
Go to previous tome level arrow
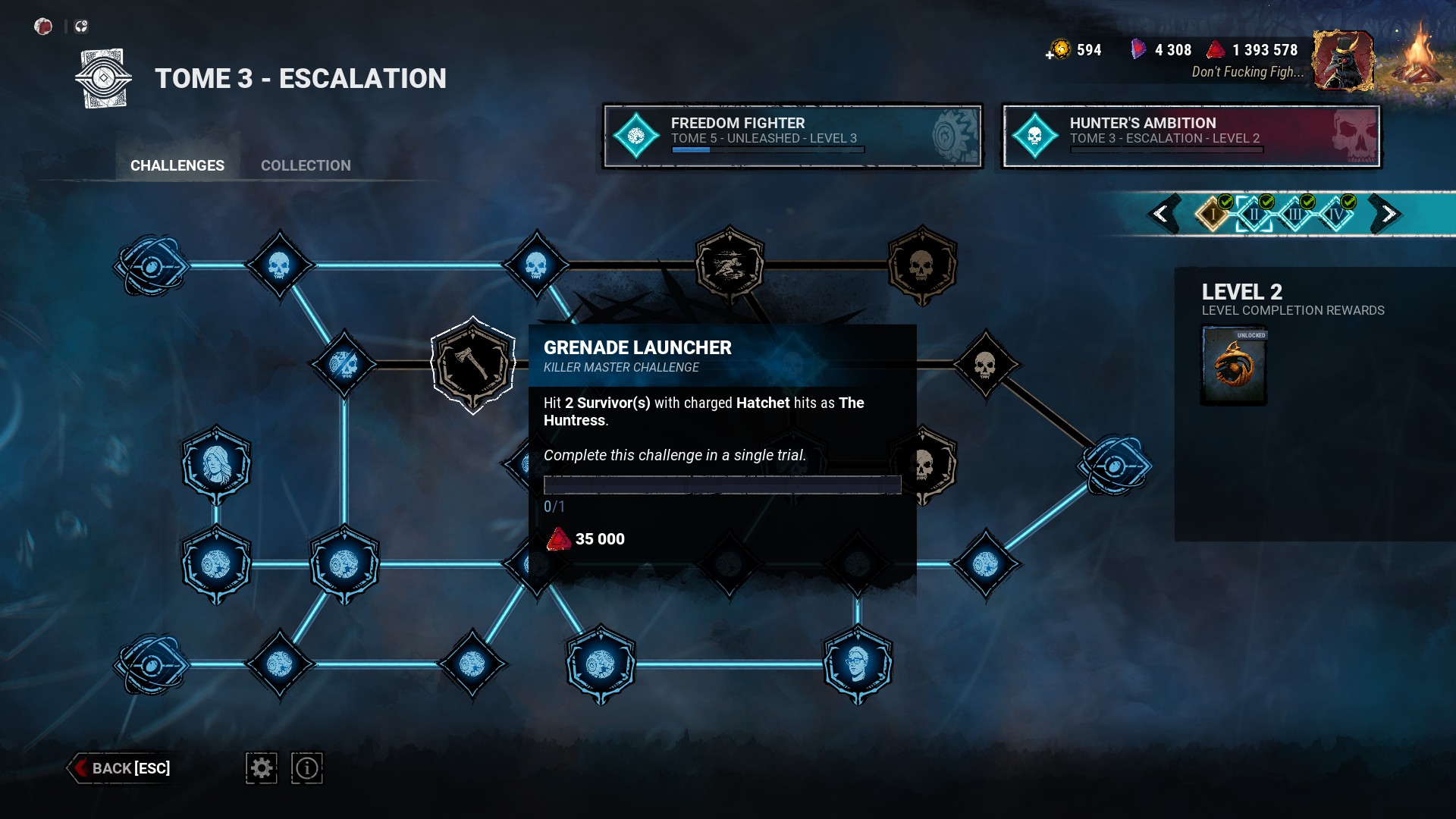coord(1161,214)
